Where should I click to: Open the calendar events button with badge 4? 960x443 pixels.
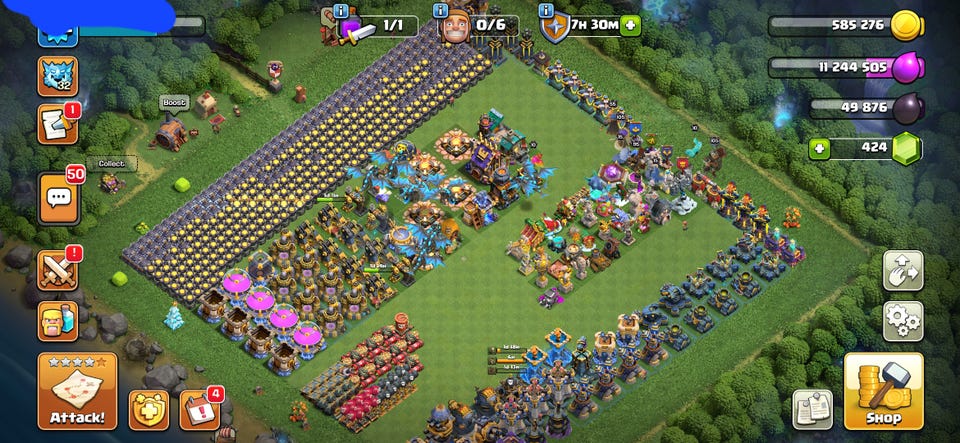tap(199, 410)
